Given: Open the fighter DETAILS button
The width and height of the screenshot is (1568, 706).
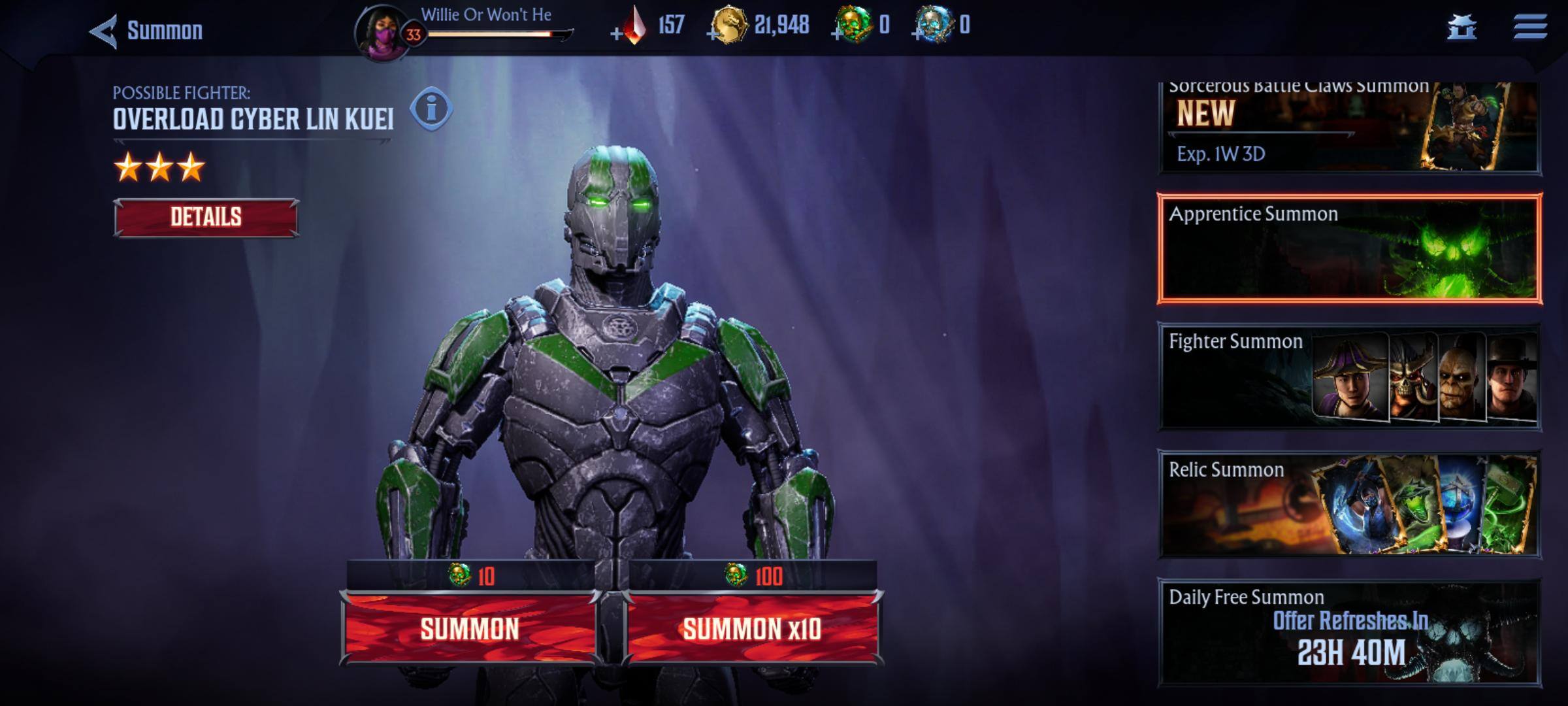Looking at the screenshot, I should tap(206, 217).
